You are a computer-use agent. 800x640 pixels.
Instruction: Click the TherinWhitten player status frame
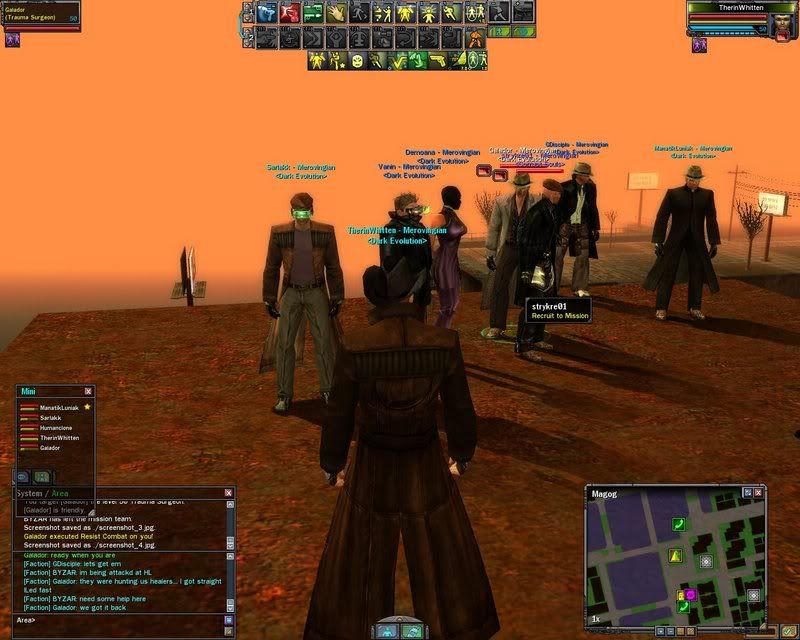pos(741,15)
